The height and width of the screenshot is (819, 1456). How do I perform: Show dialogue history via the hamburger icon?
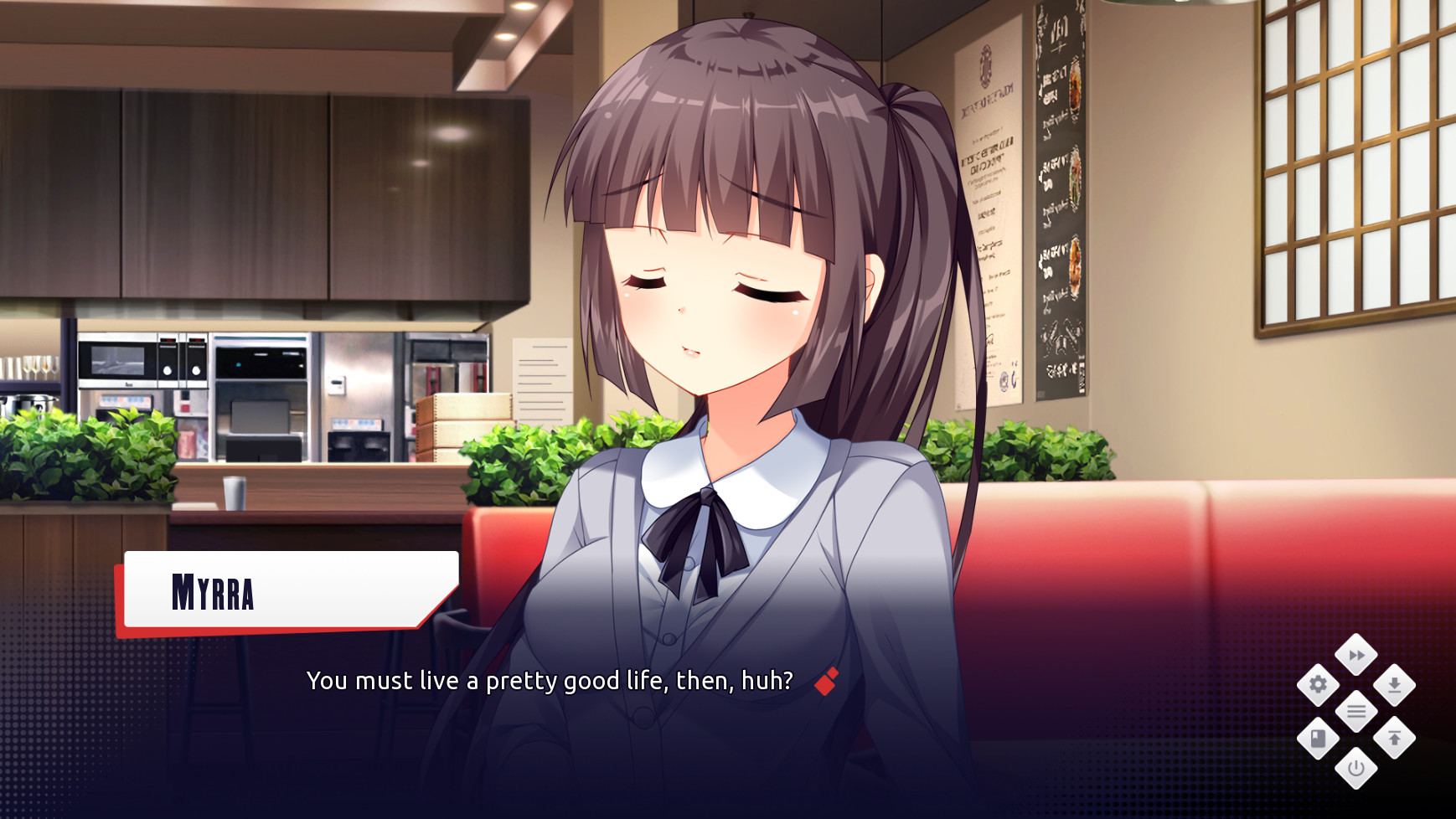click(x=1355, y=711)
